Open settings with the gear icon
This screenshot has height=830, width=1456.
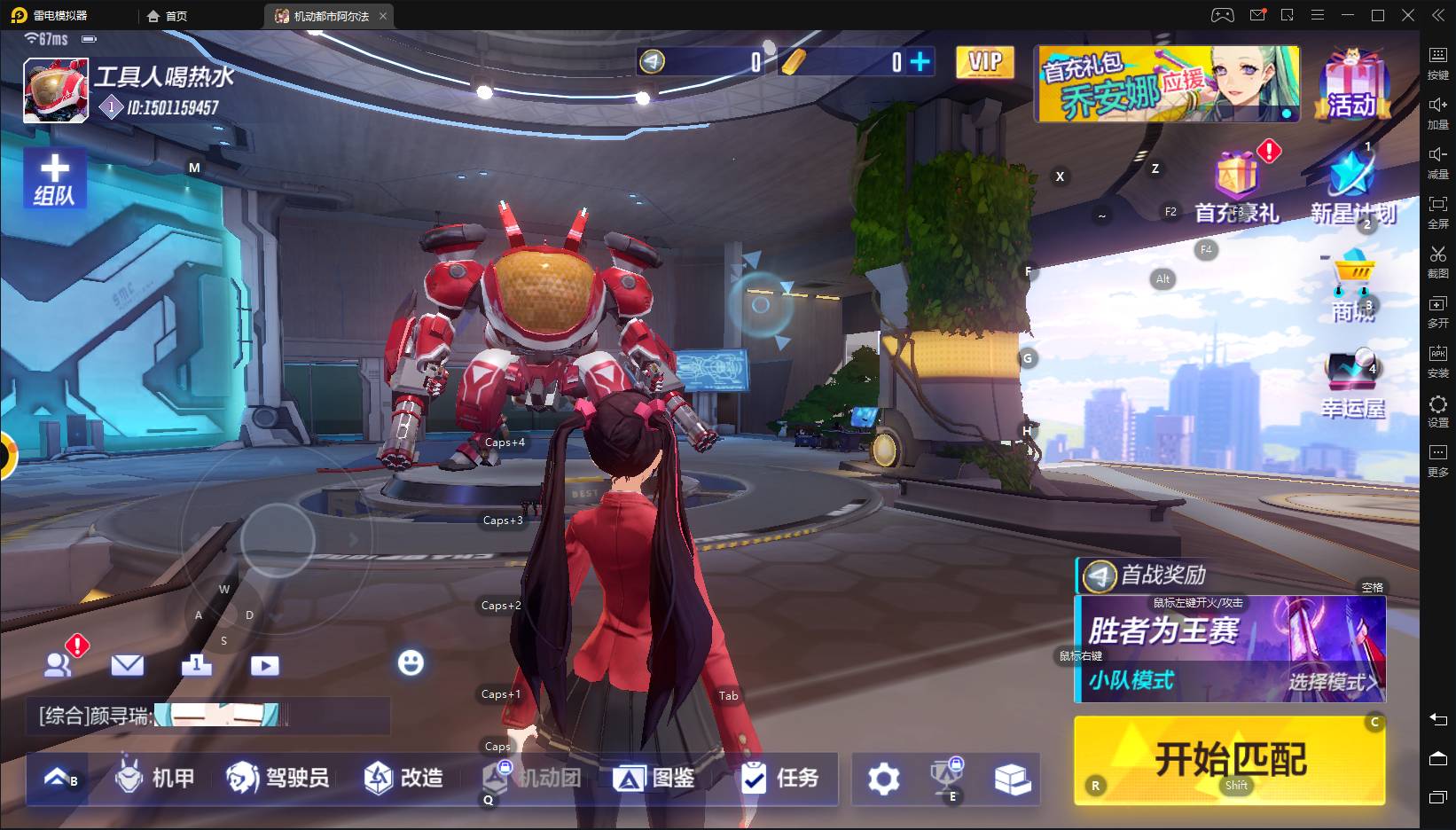tap(883, 779)
